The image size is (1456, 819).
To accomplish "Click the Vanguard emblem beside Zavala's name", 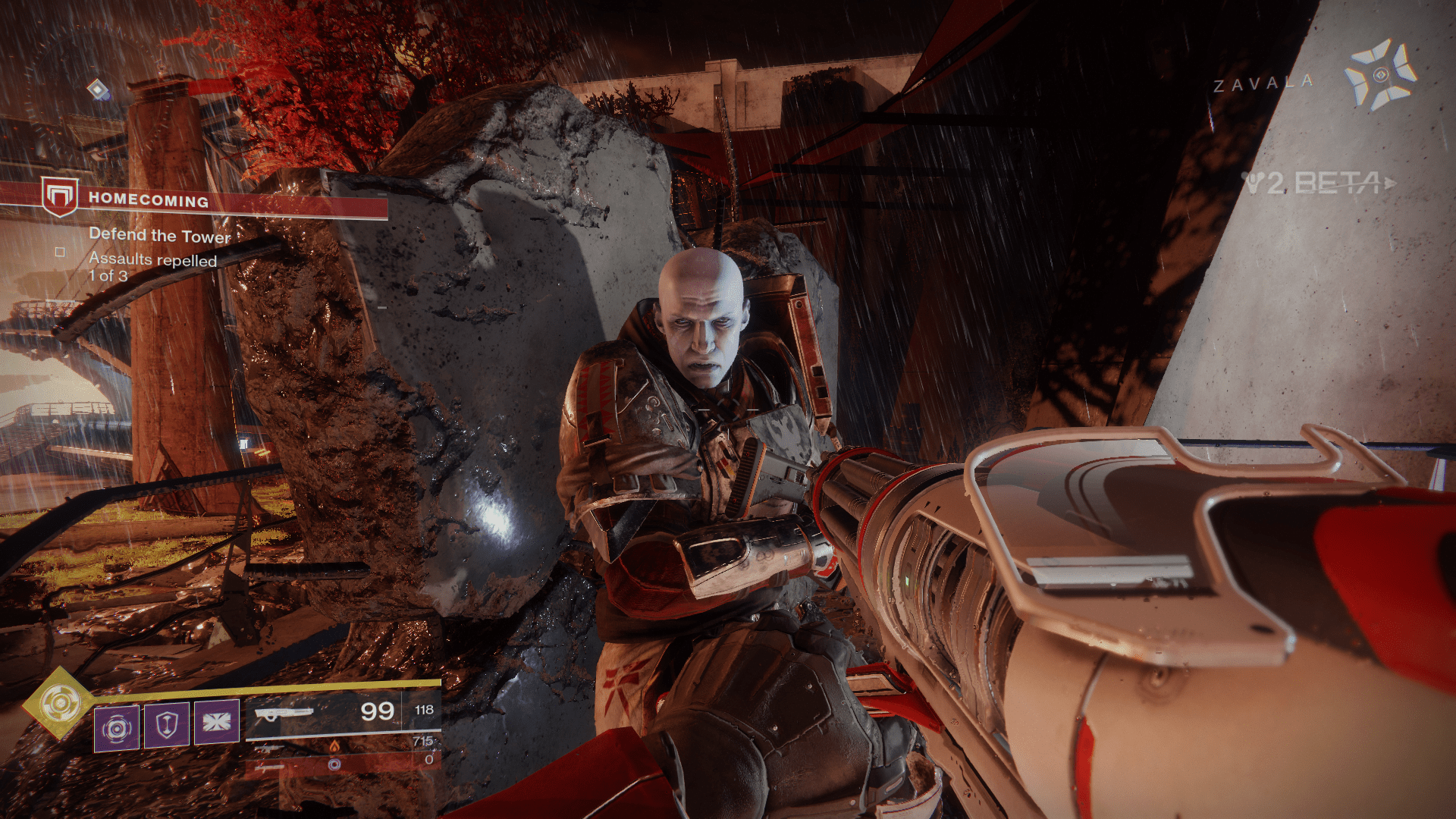I will [1379, 75].
